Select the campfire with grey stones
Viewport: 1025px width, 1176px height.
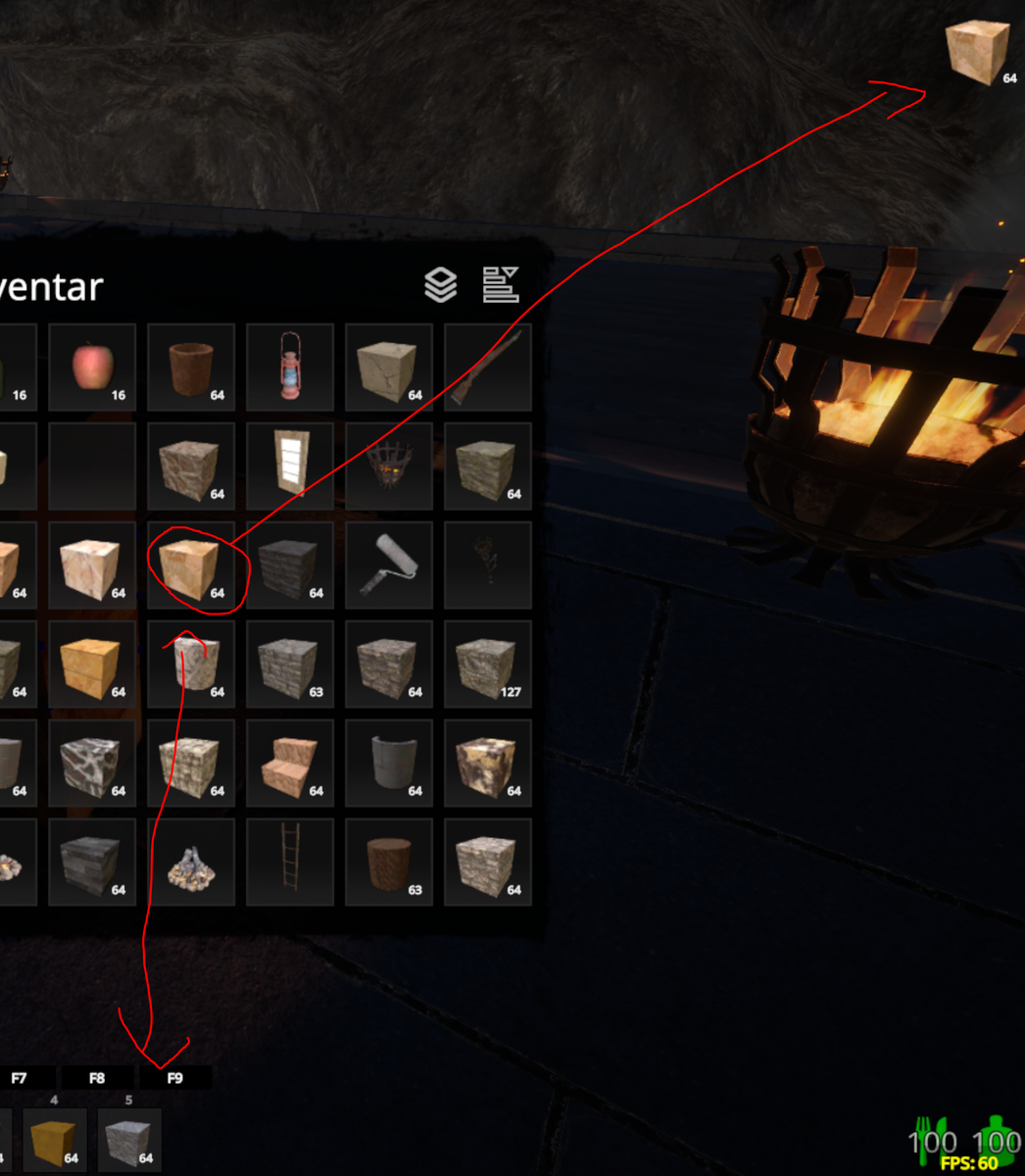(x=191, y=862)
